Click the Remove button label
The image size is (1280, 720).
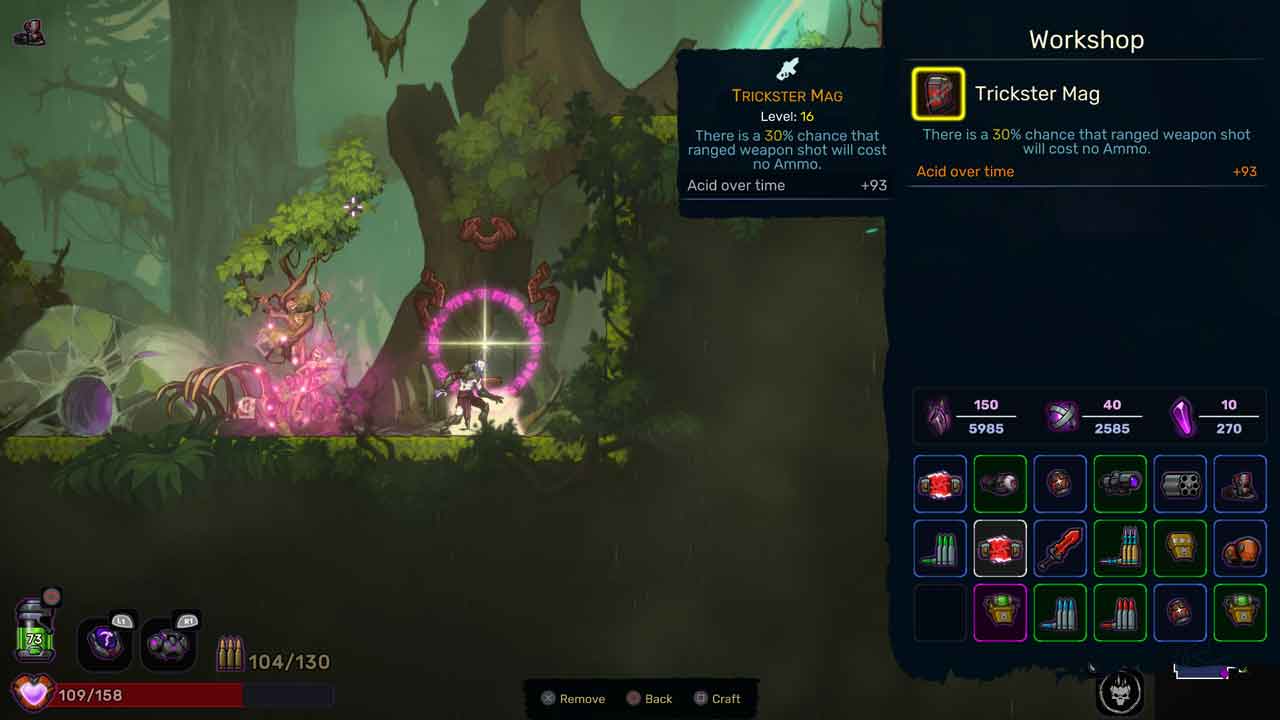coord(582,699)
